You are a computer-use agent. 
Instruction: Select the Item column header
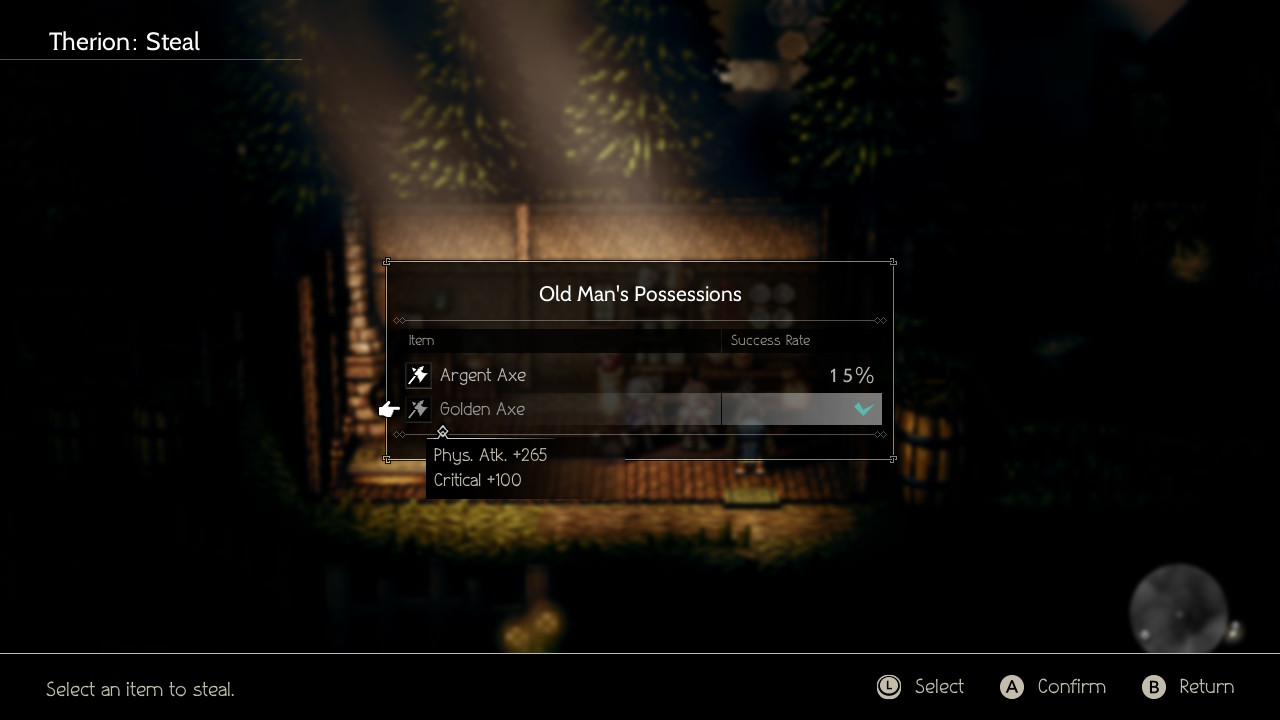click(421, 340)
